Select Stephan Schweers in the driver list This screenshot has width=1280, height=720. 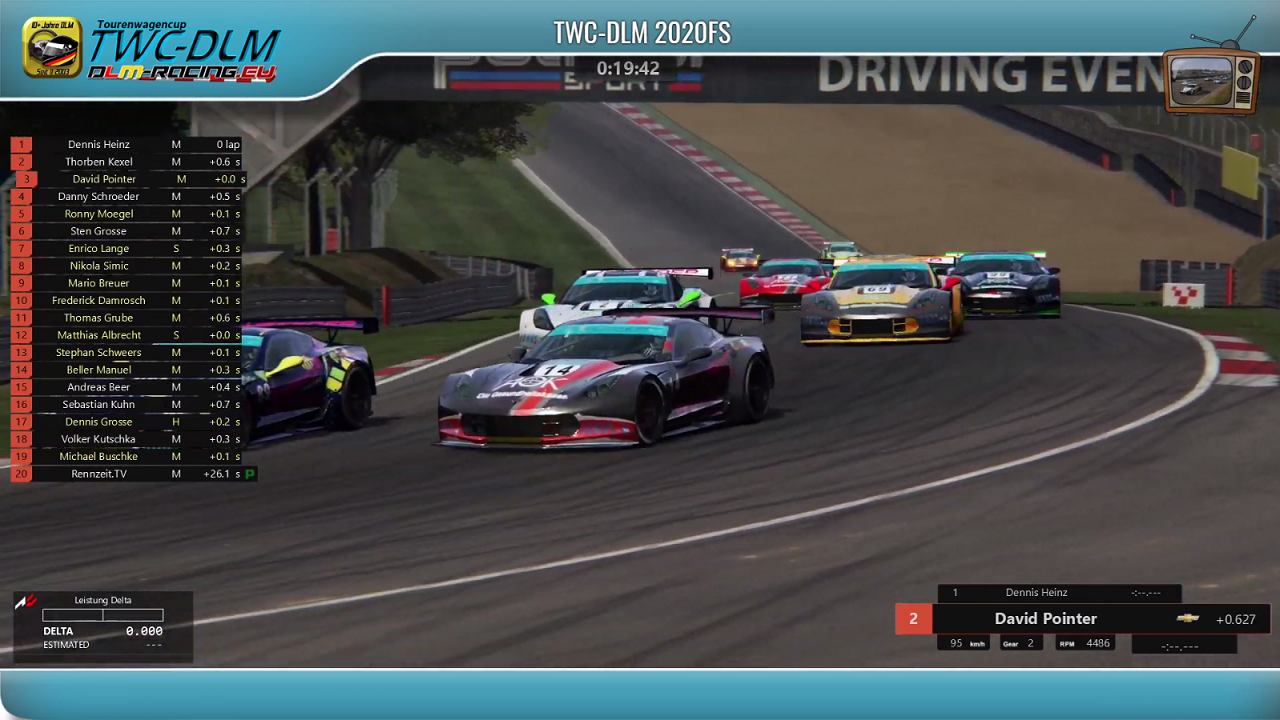pyautogui.click(x=99, y=353)
